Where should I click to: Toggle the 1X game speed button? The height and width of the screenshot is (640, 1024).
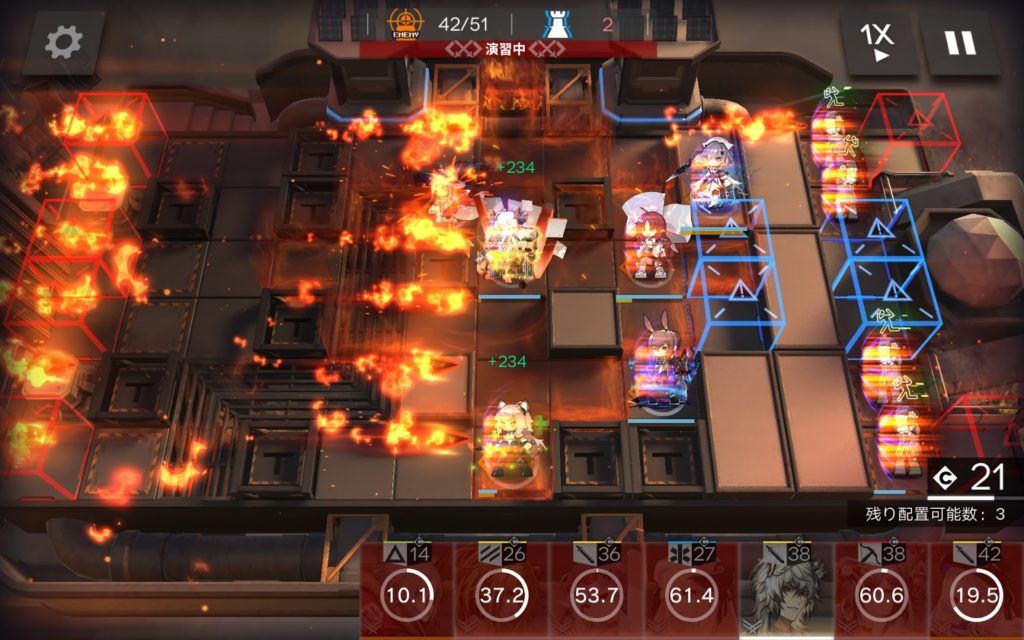879,43
